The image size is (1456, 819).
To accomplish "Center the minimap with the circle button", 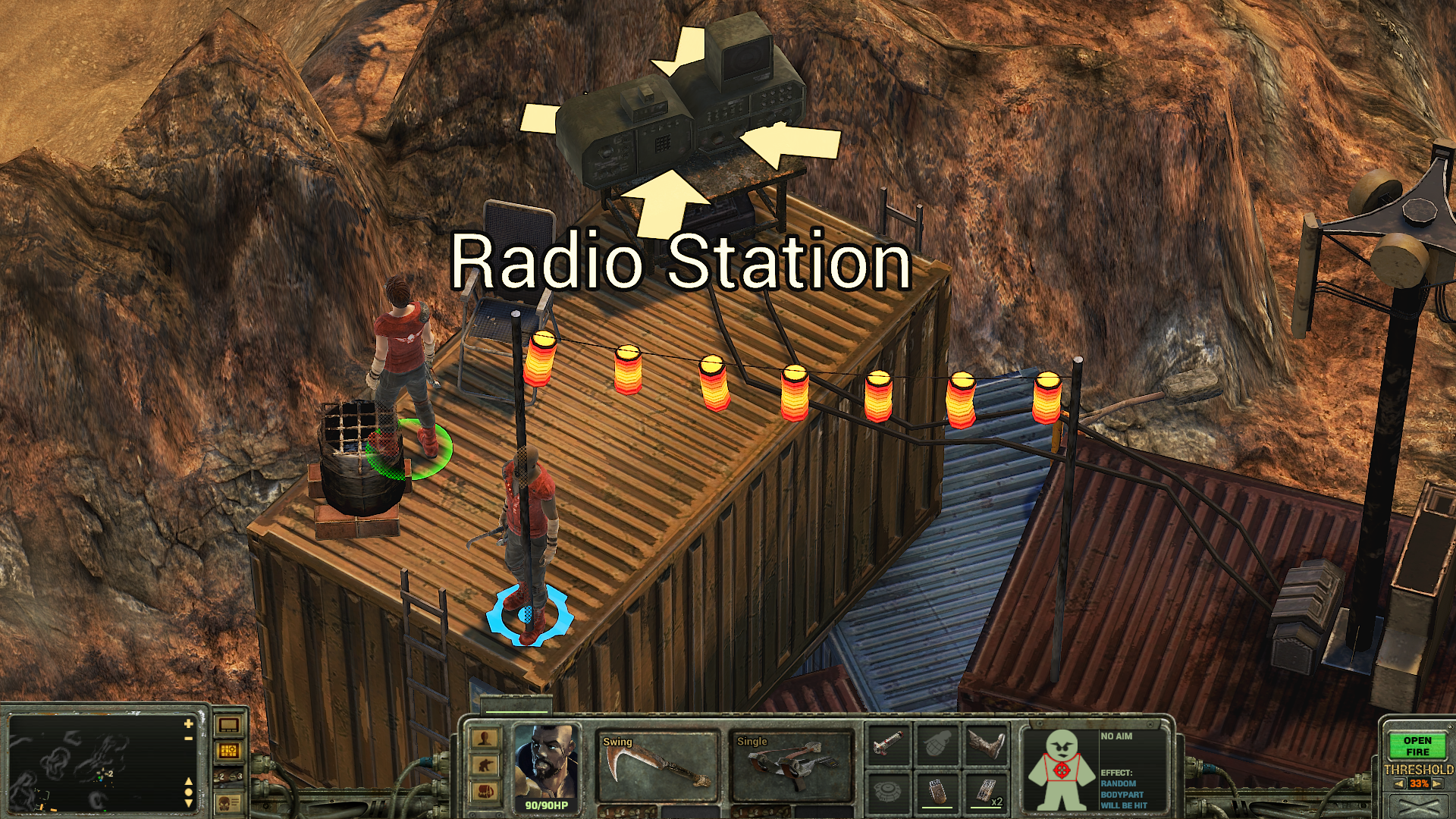I will tap(188, 792).
